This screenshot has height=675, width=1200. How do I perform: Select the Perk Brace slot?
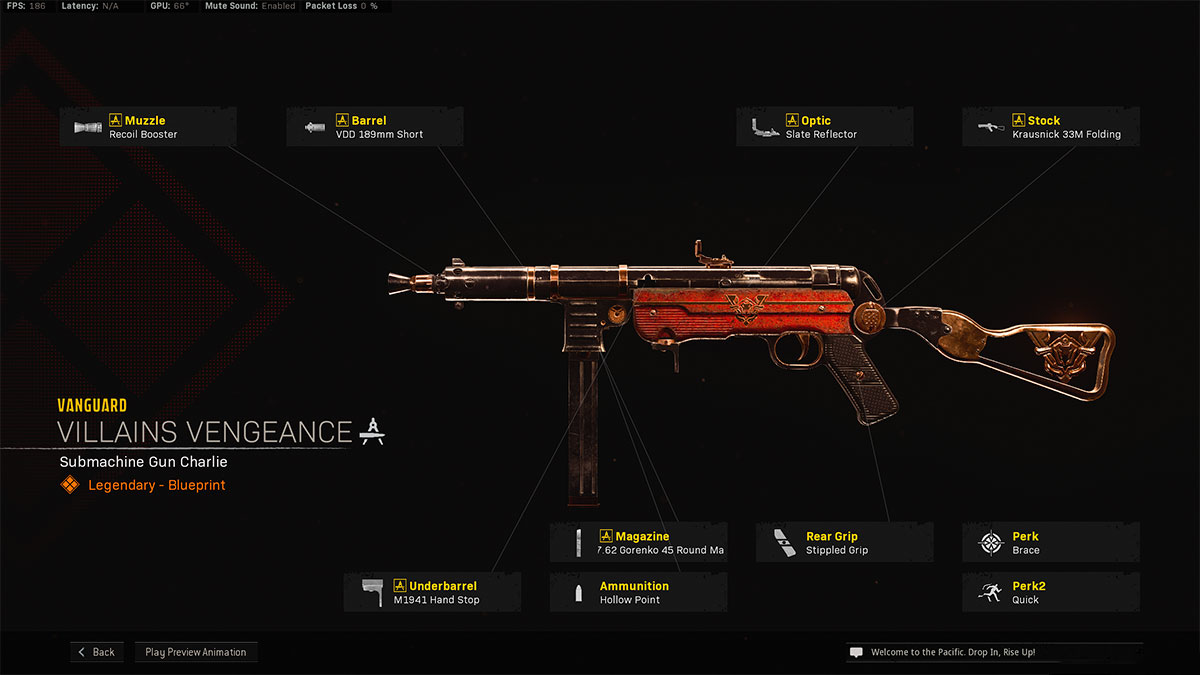pos(1051,543)
